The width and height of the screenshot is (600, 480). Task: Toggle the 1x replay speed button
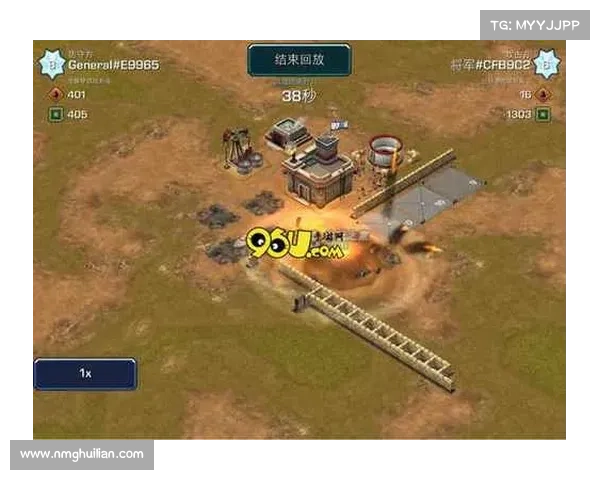pyautogui.click(x=85, y=373)
